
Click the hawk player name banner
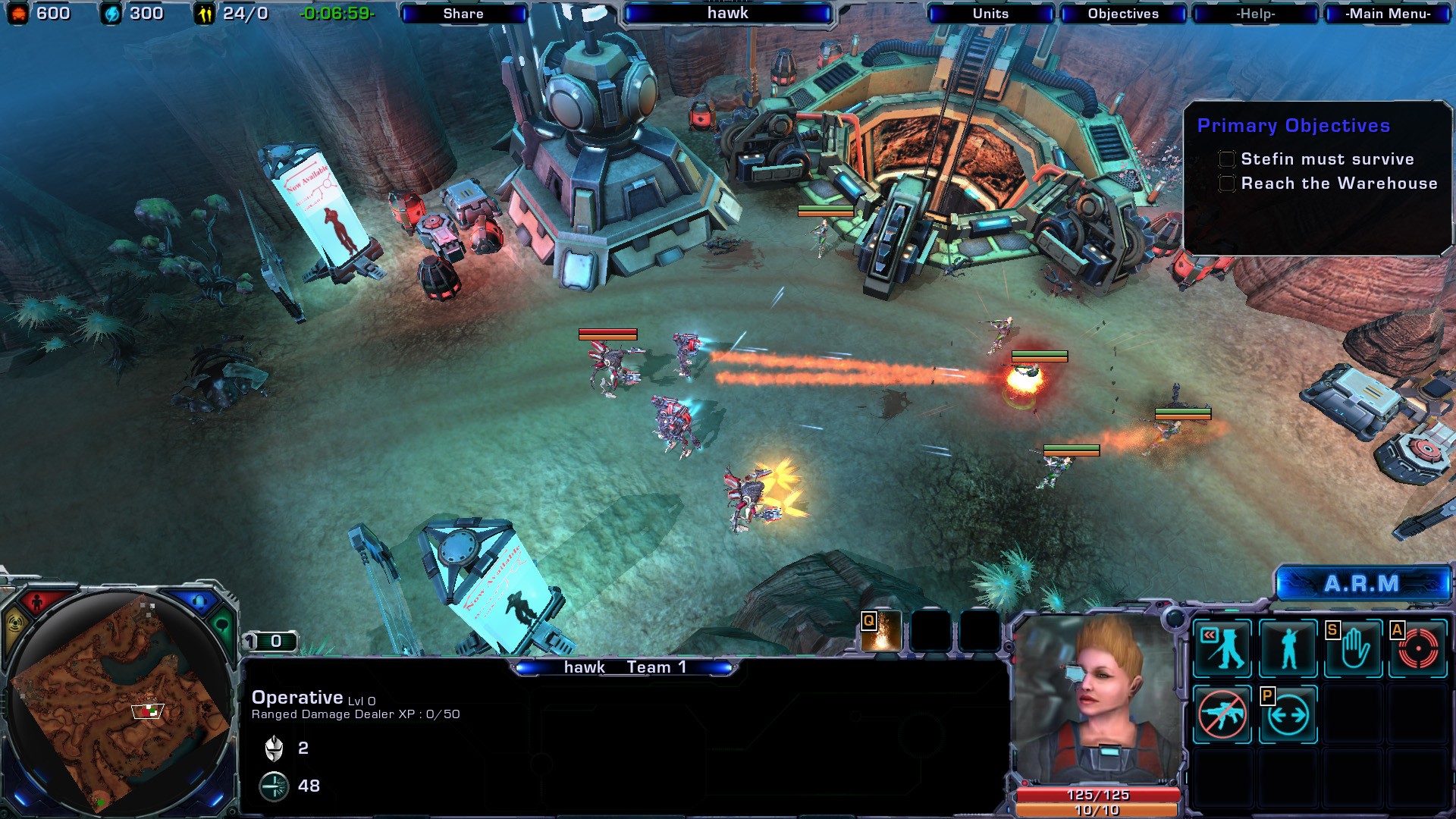coord(727,14)
